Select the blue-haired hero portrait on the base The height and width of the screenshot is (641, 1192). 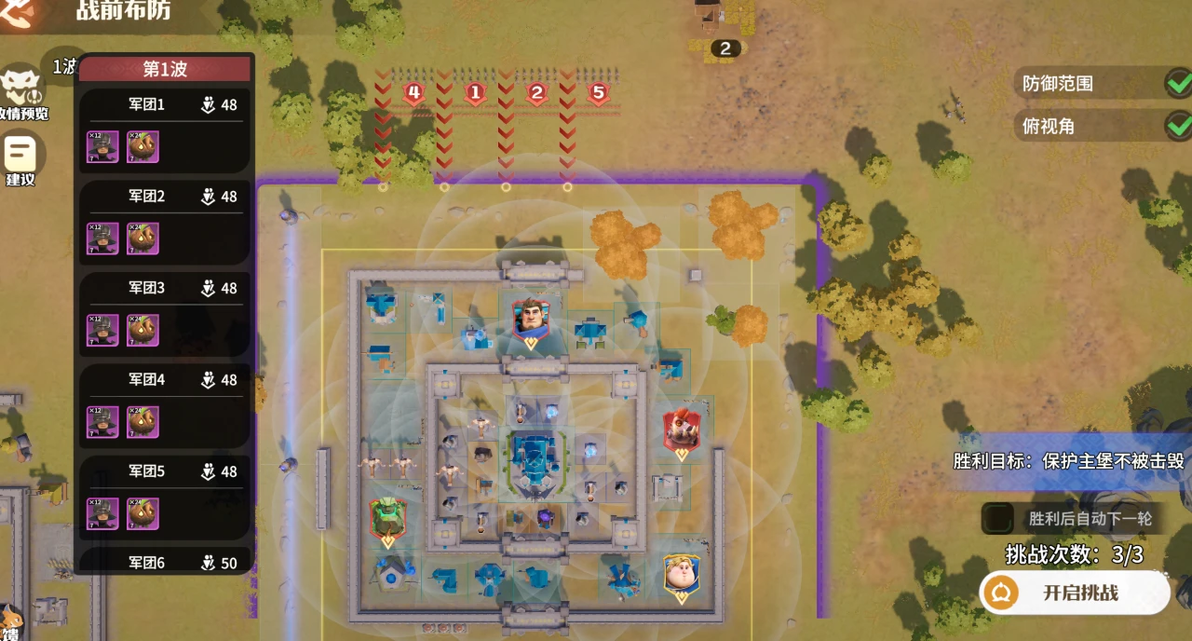coord(530,320)
